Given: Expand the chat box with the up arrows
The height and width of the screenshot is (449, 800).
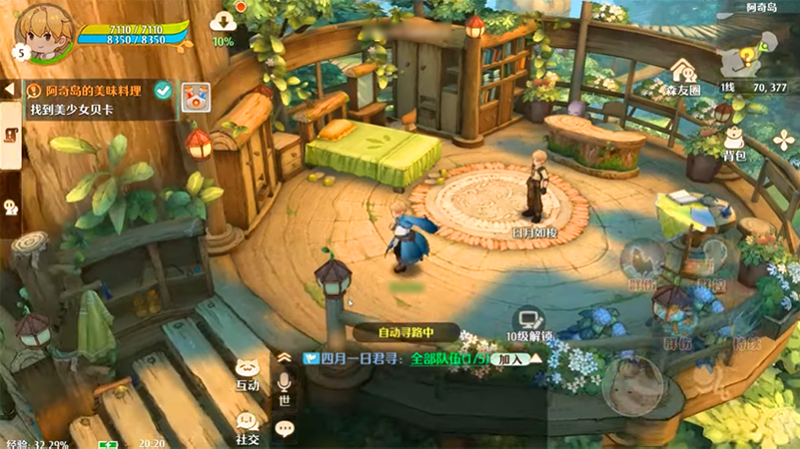Looking at the screenshot, I should (285, 357).
